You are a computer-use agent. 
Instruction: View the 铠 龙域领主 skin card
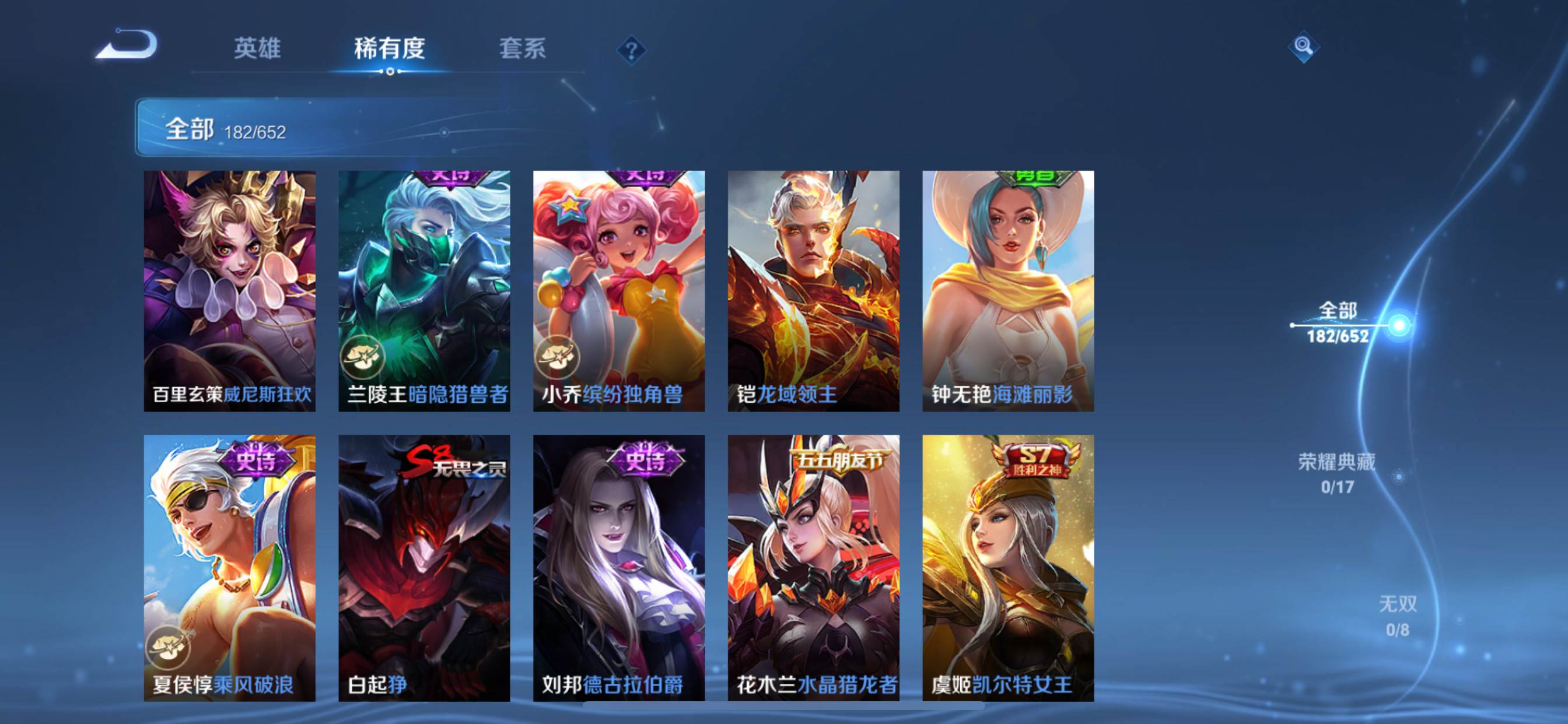(813, 291)
